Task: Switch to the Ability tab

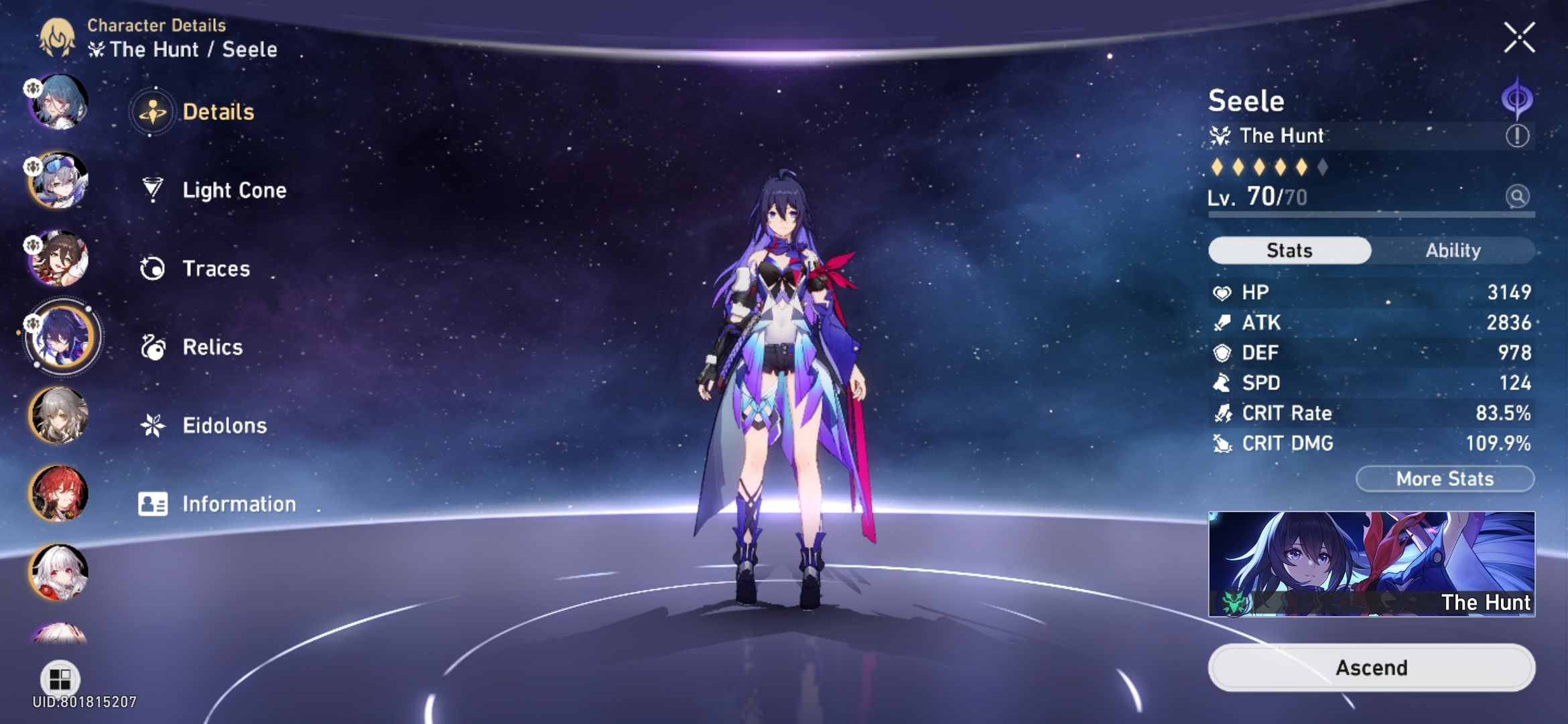Action: tap(1454, 250)
